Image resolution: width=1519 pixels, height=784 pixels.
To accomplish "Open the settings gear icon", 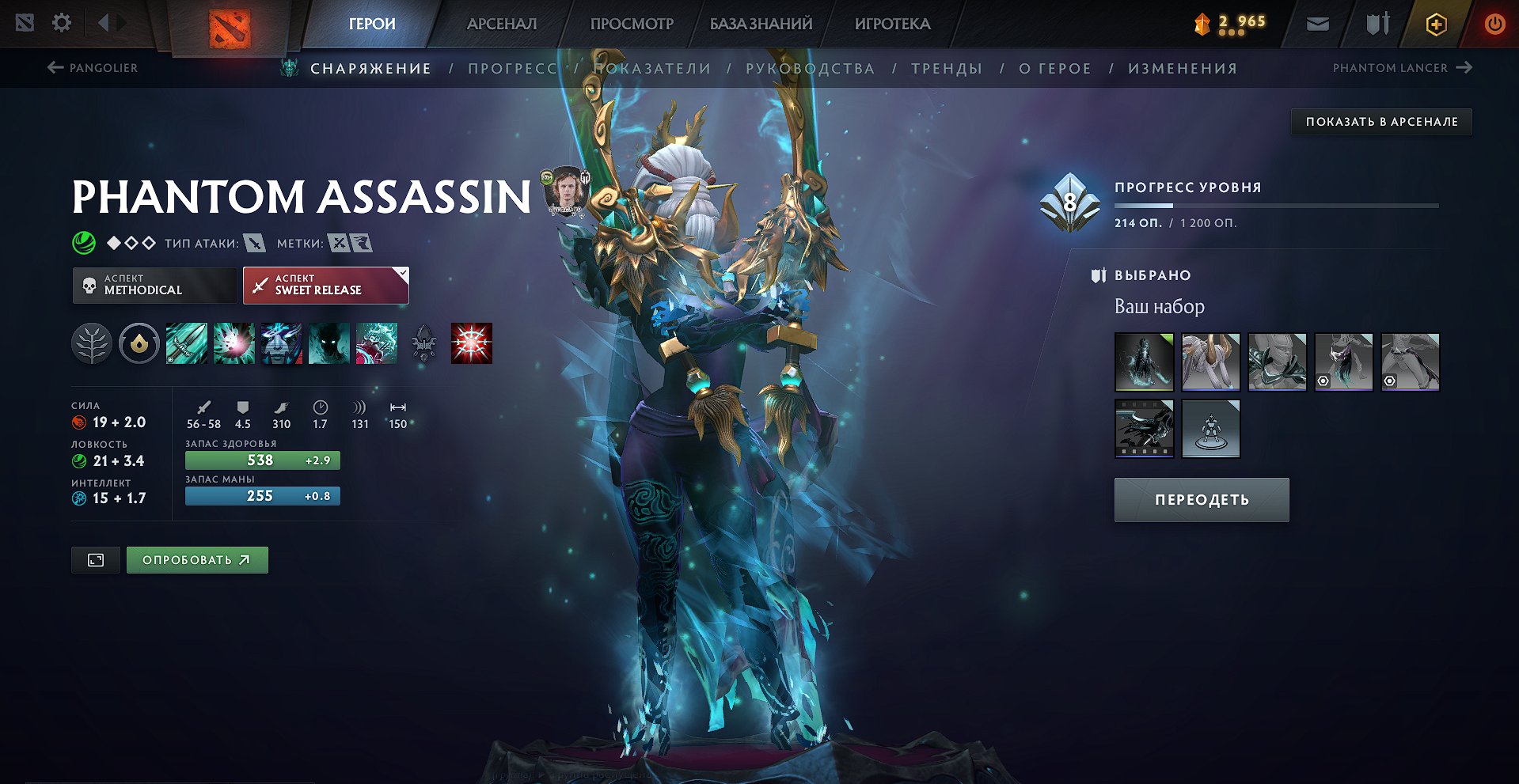I will point(62,23).
